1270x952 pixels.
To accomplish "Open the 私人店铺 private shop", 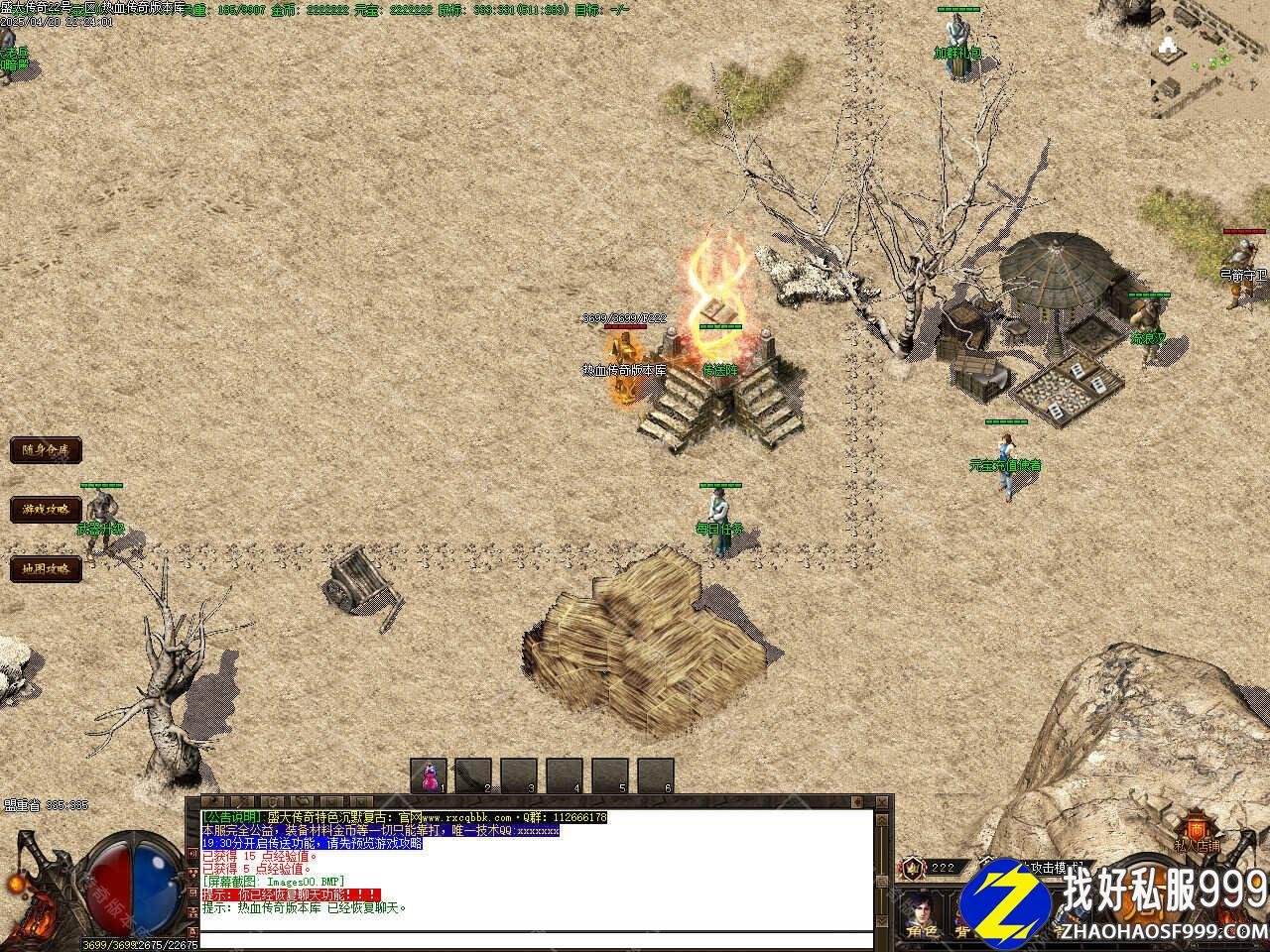I will pos(1198,833).
